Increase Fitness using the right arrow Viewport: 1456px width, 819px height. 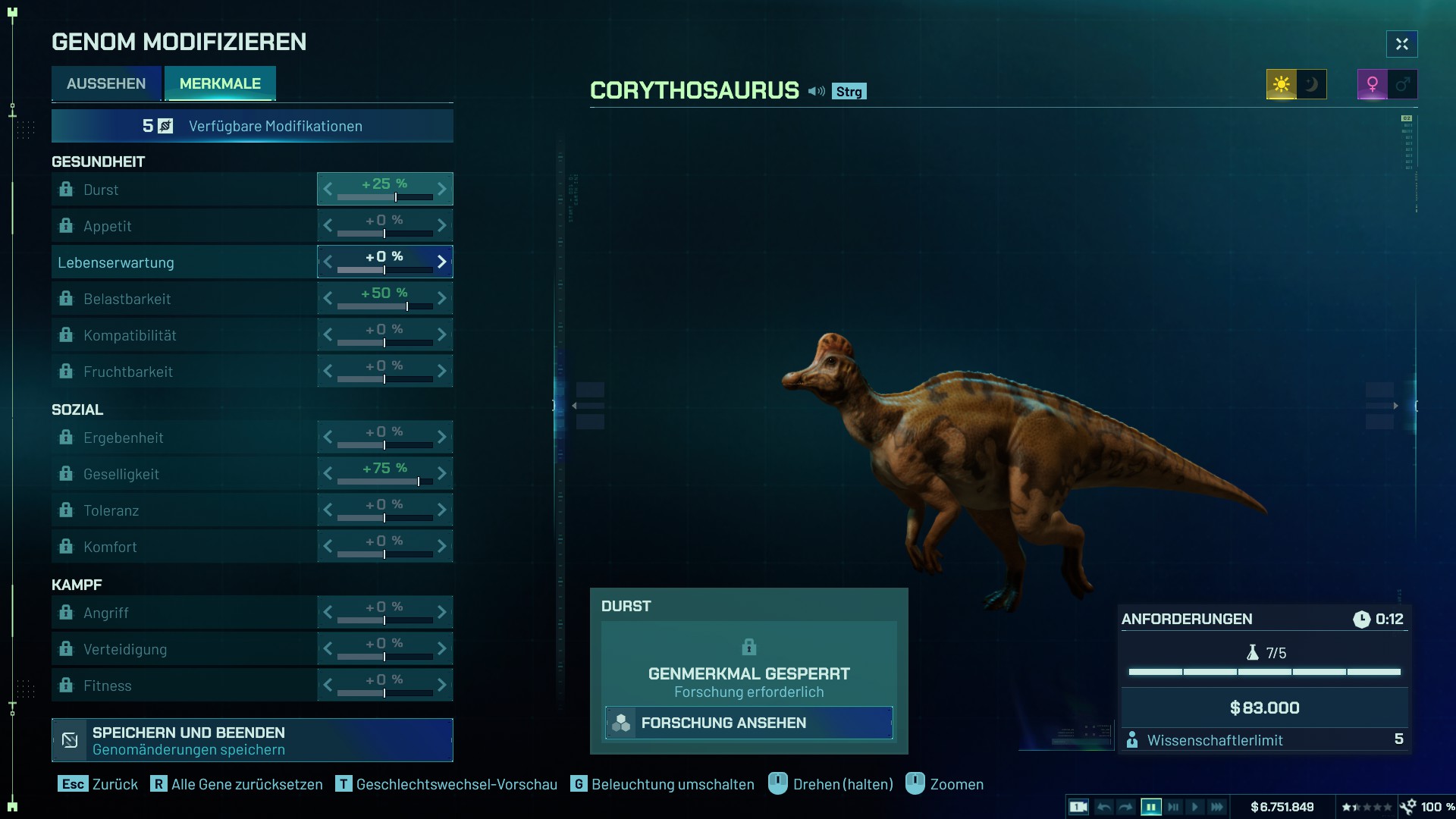click(x=442, y=685)
